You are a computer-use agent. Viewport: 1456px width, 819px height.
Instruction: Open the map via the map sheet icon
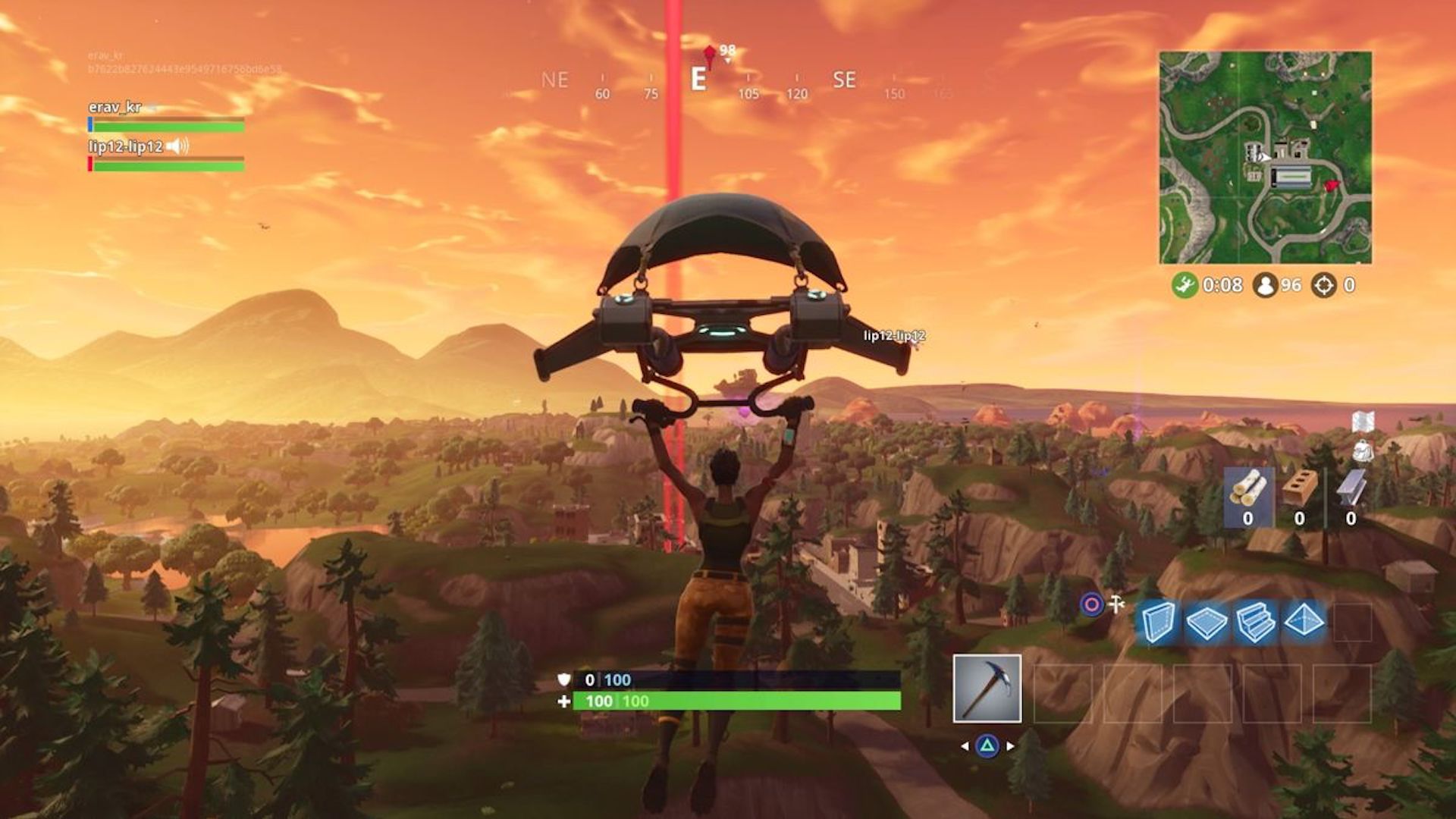[x=1364, y=421]
